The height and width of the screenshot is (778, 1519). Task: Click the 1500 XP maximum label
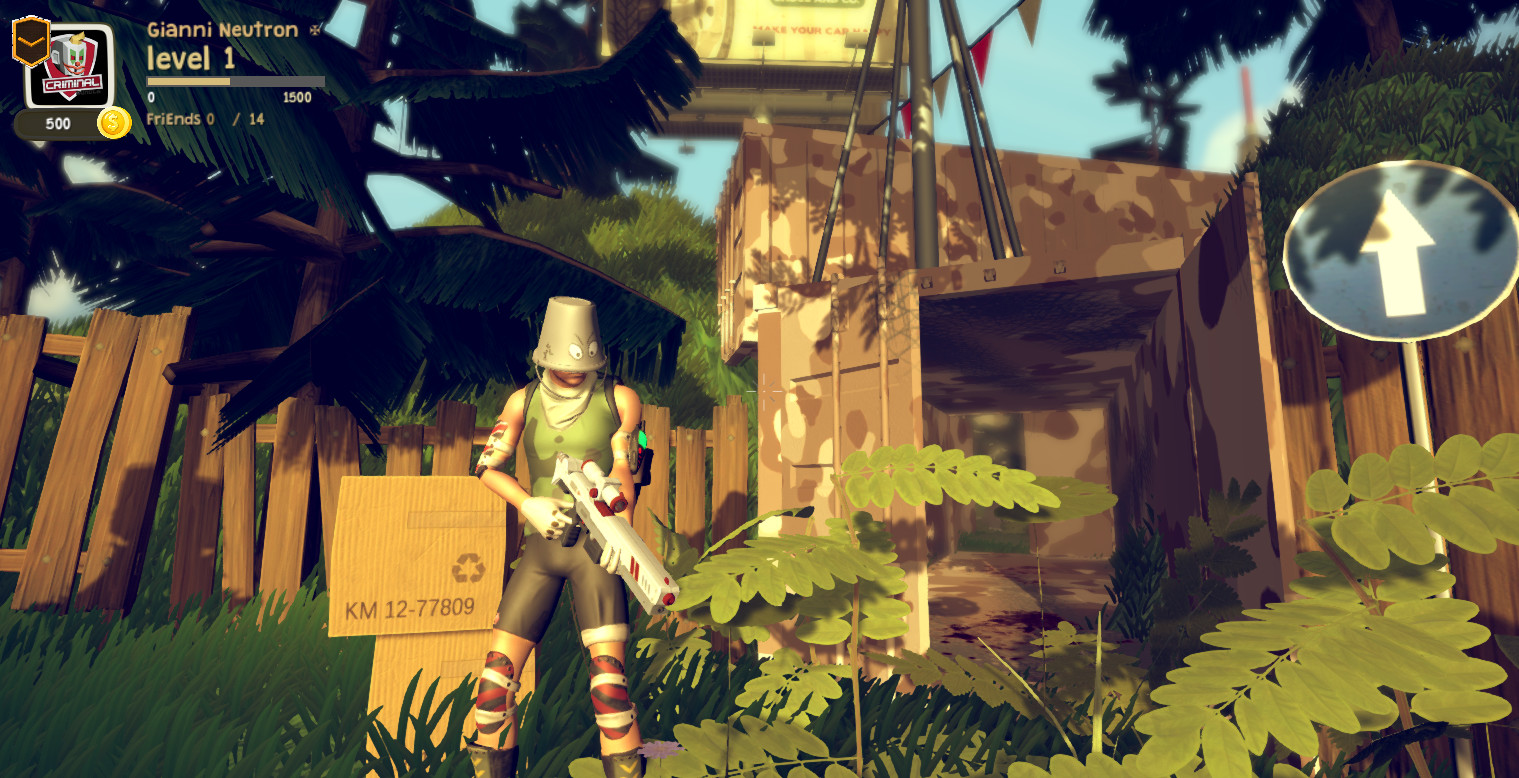(298, 98)
